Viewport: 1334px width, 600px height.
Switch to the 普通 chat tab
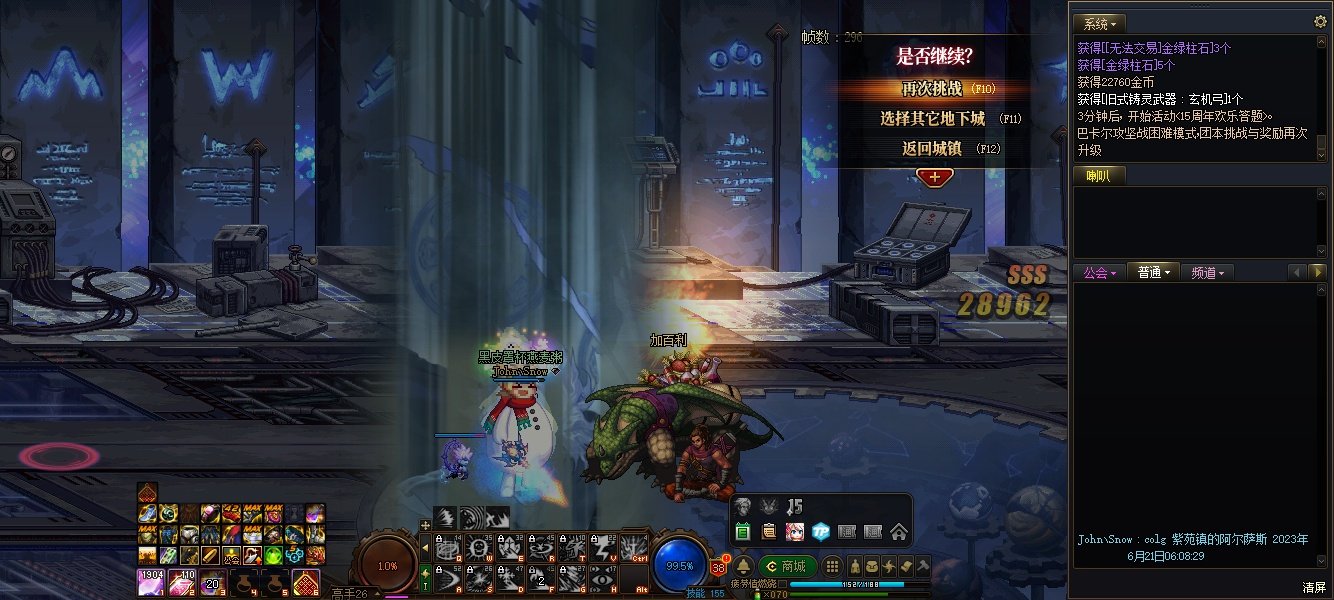click(1153, 272)
